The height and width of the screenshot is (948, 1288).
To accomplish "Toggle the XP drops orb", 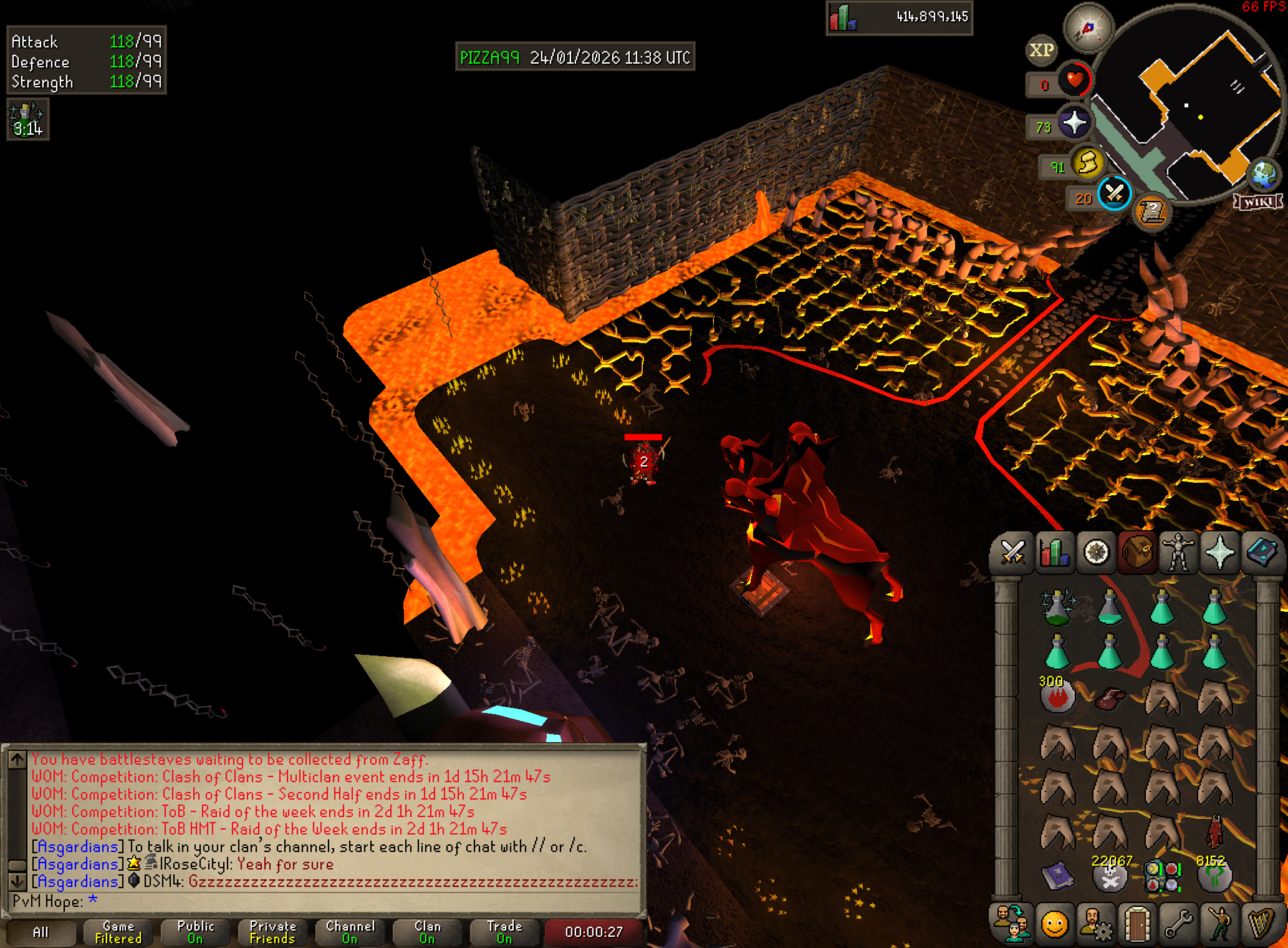I will click(x=1041, y=50).
